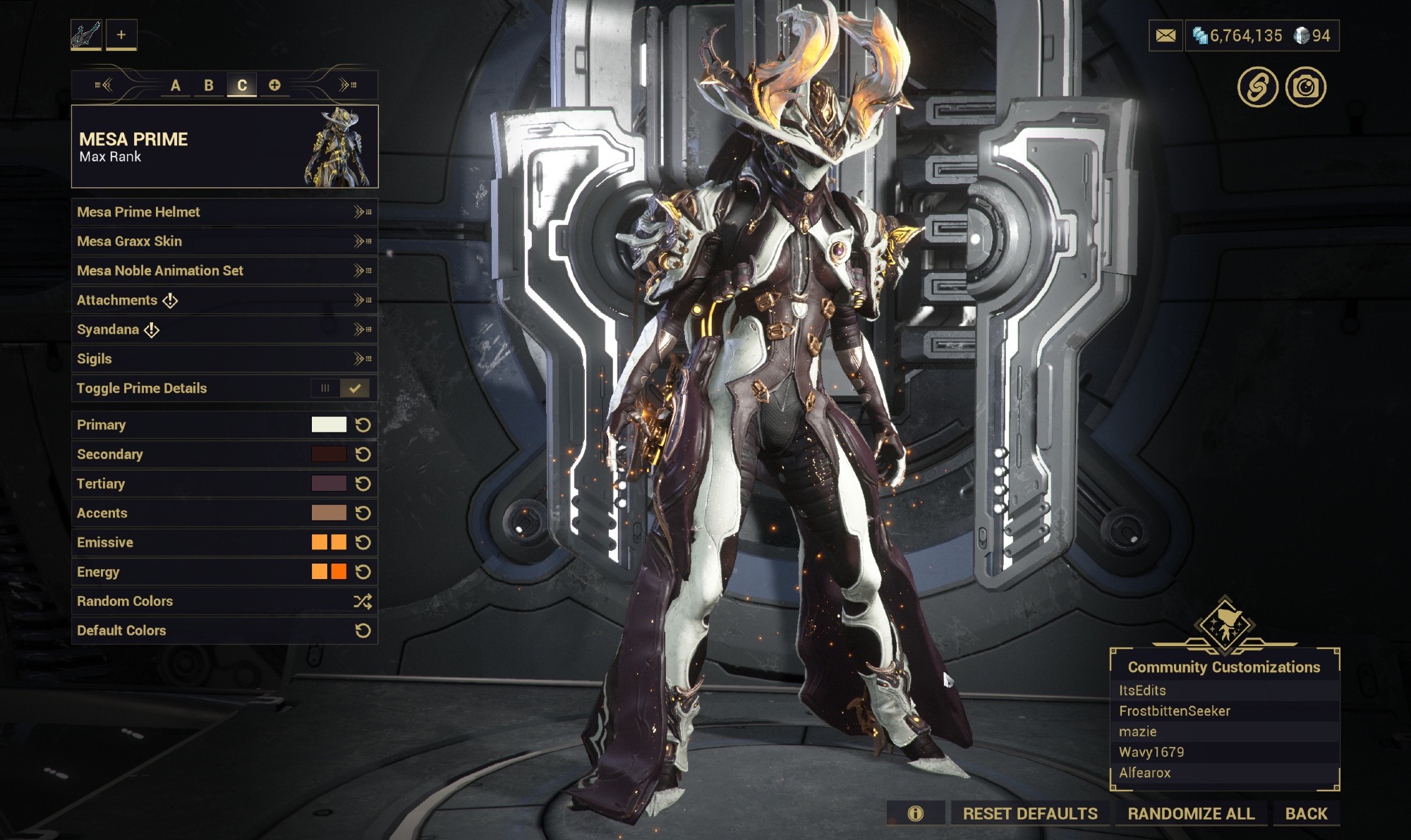The image size is (1411, 840).
Task: Open the Mesa Graxx Skin menu
Action: click(x=224, y=242)
